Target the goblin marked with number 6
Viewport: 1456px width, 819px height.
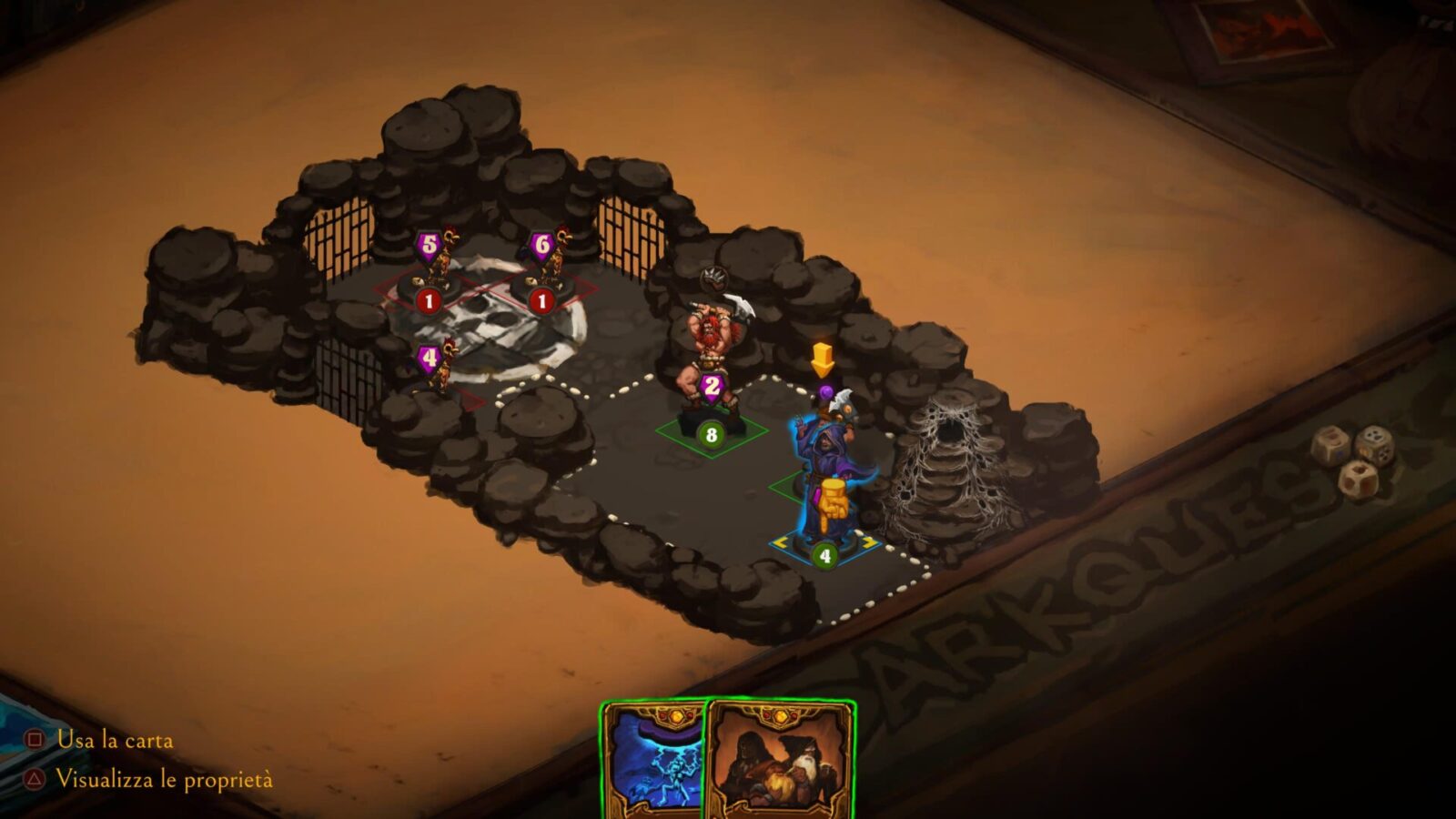pos(550,267)
